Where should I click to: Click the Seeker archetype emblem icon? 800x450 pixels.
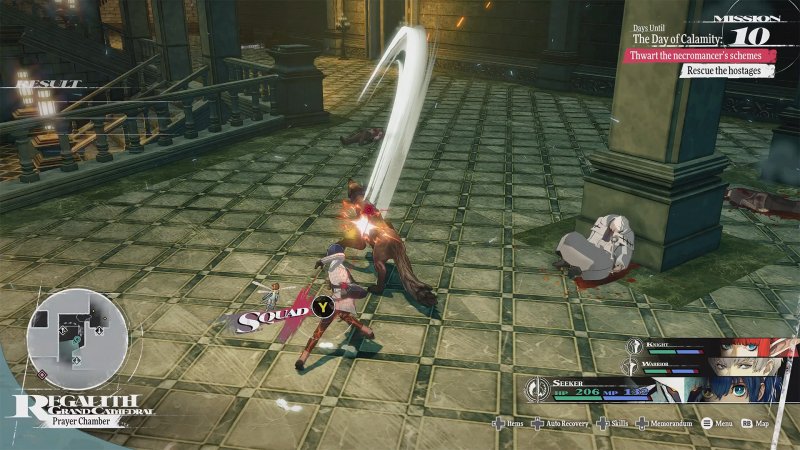click(x=536, y=388)
